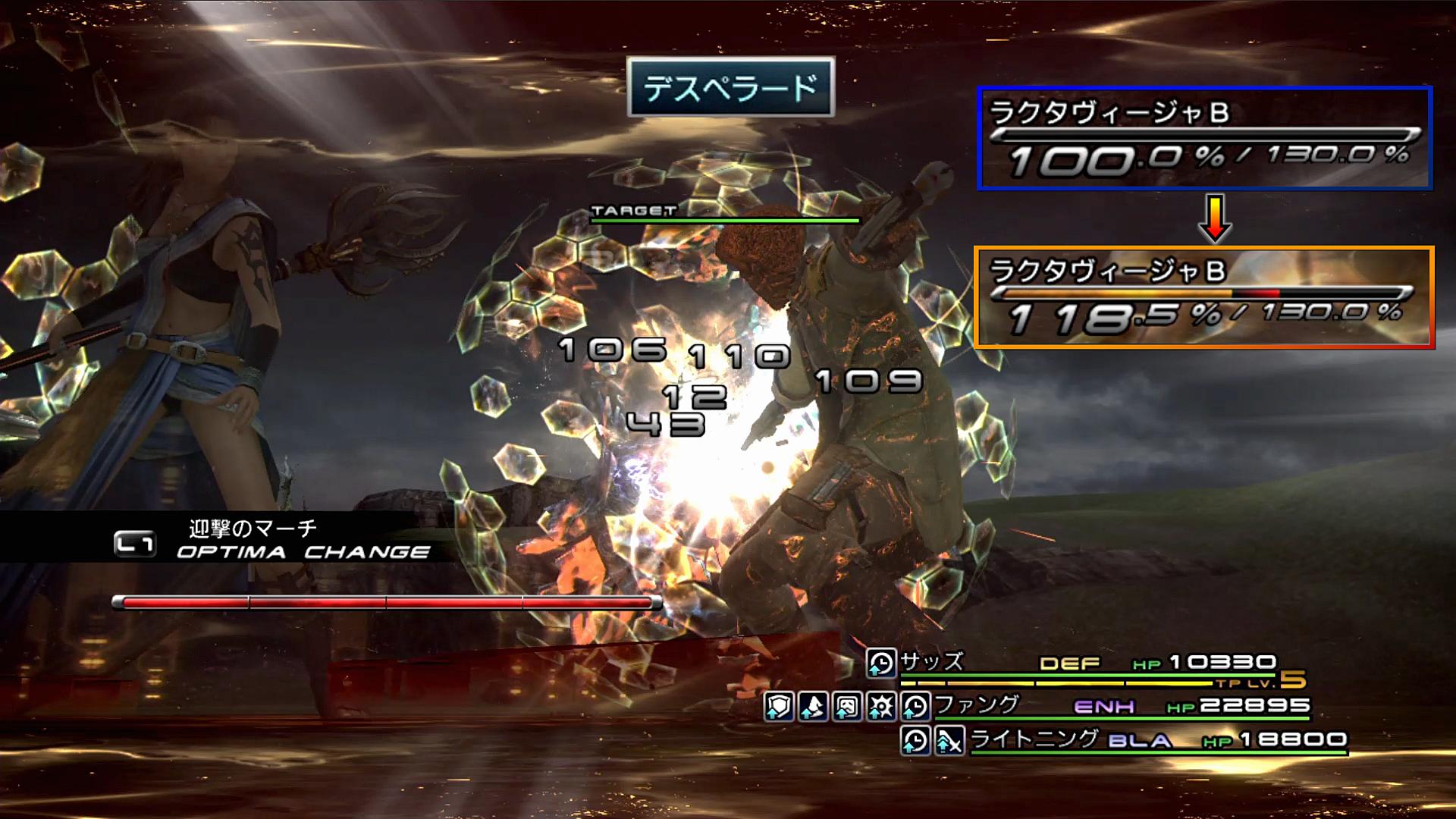Click ファング's ENH role label
This screenshot has width=1456, height=819.
tap(1104, 707)
